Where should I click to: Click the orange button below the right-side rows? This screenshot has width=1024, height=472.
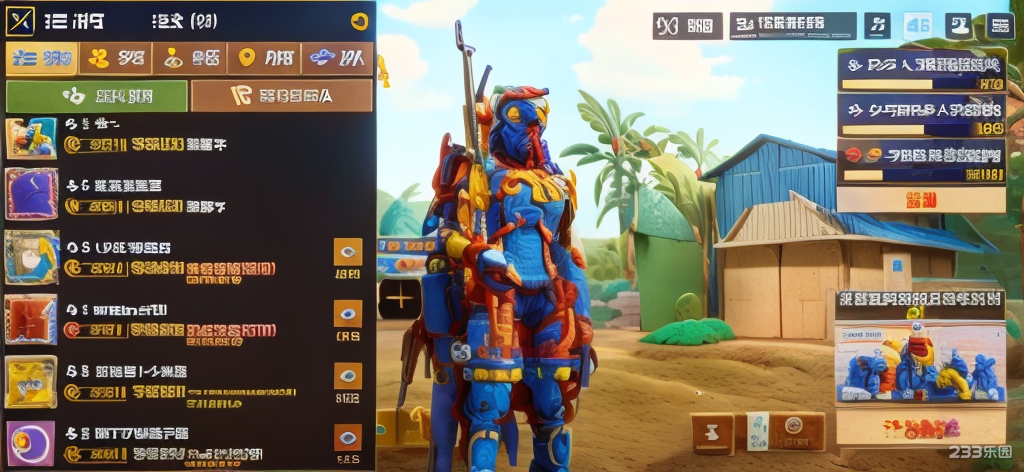point(921,199)
